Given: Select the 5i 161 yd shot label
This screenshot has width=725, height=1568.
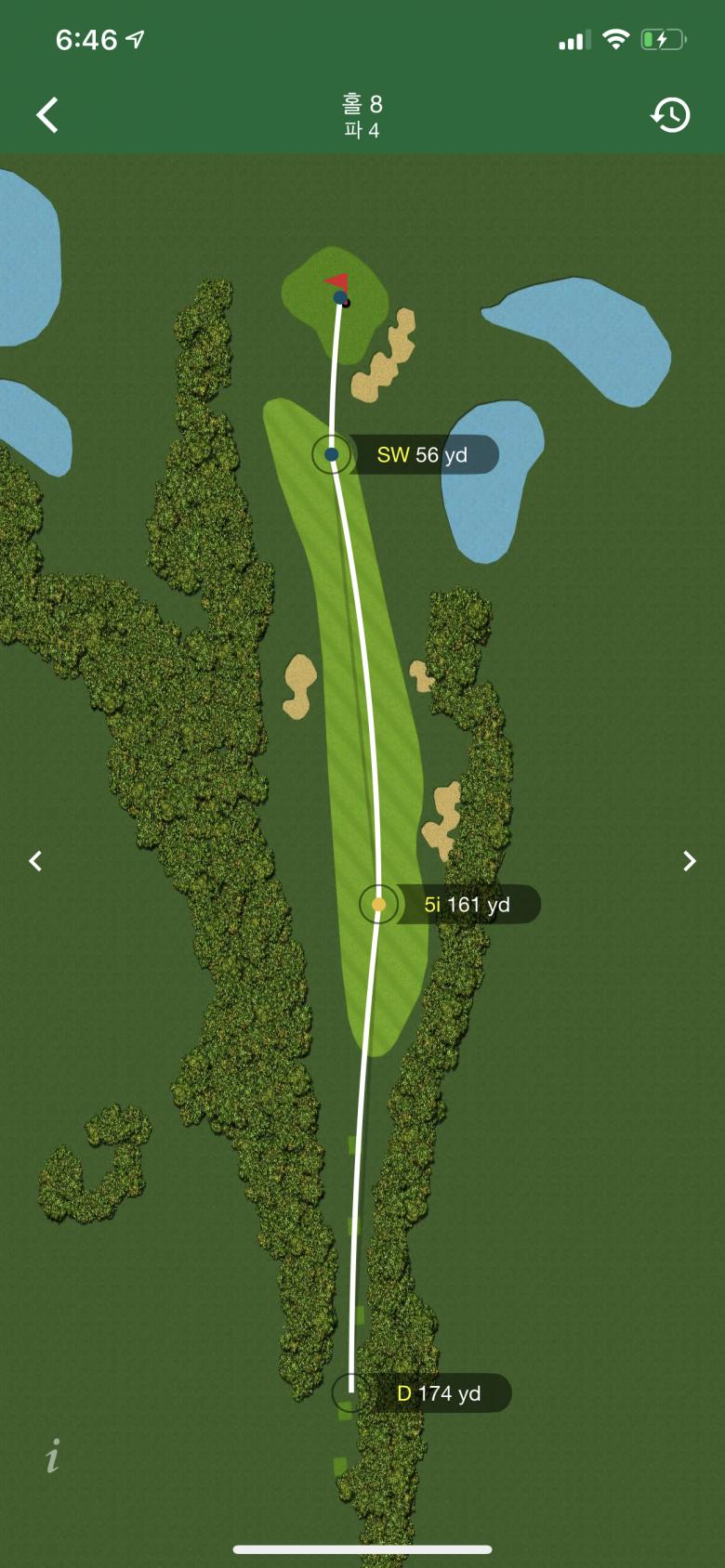Looking at the screenshot, I should [467, 905].
